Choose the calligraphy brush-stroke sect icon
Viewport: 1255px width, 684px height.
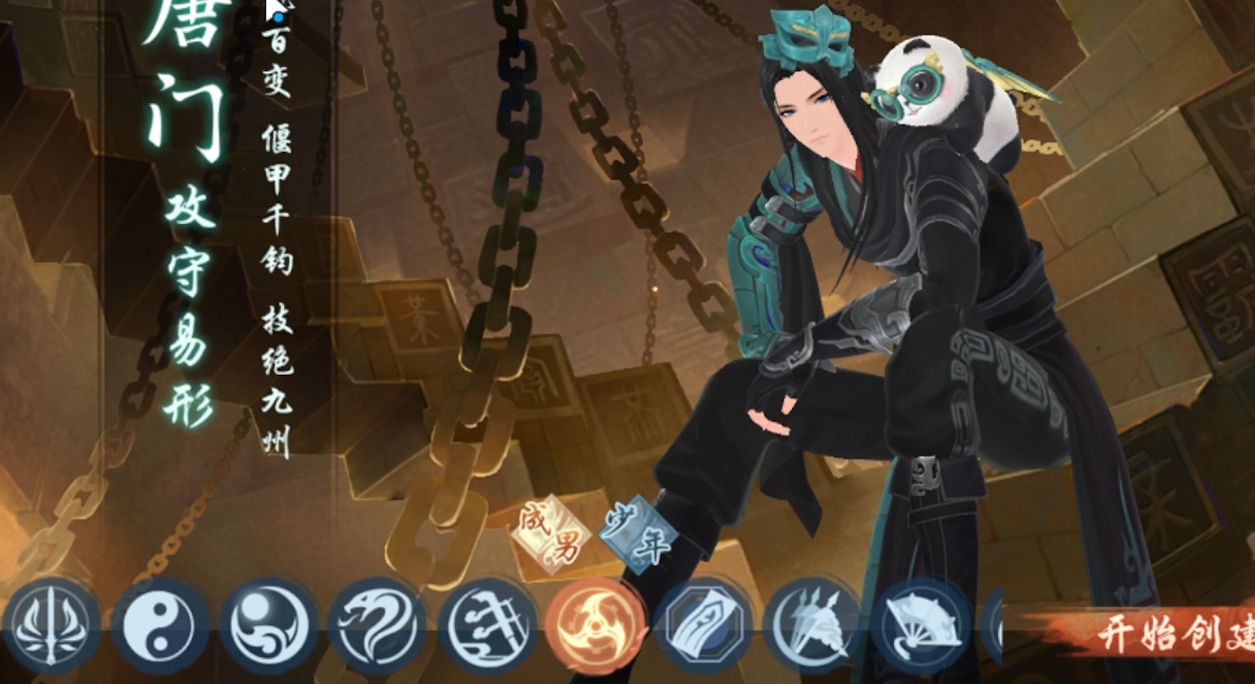coord(486,626)
